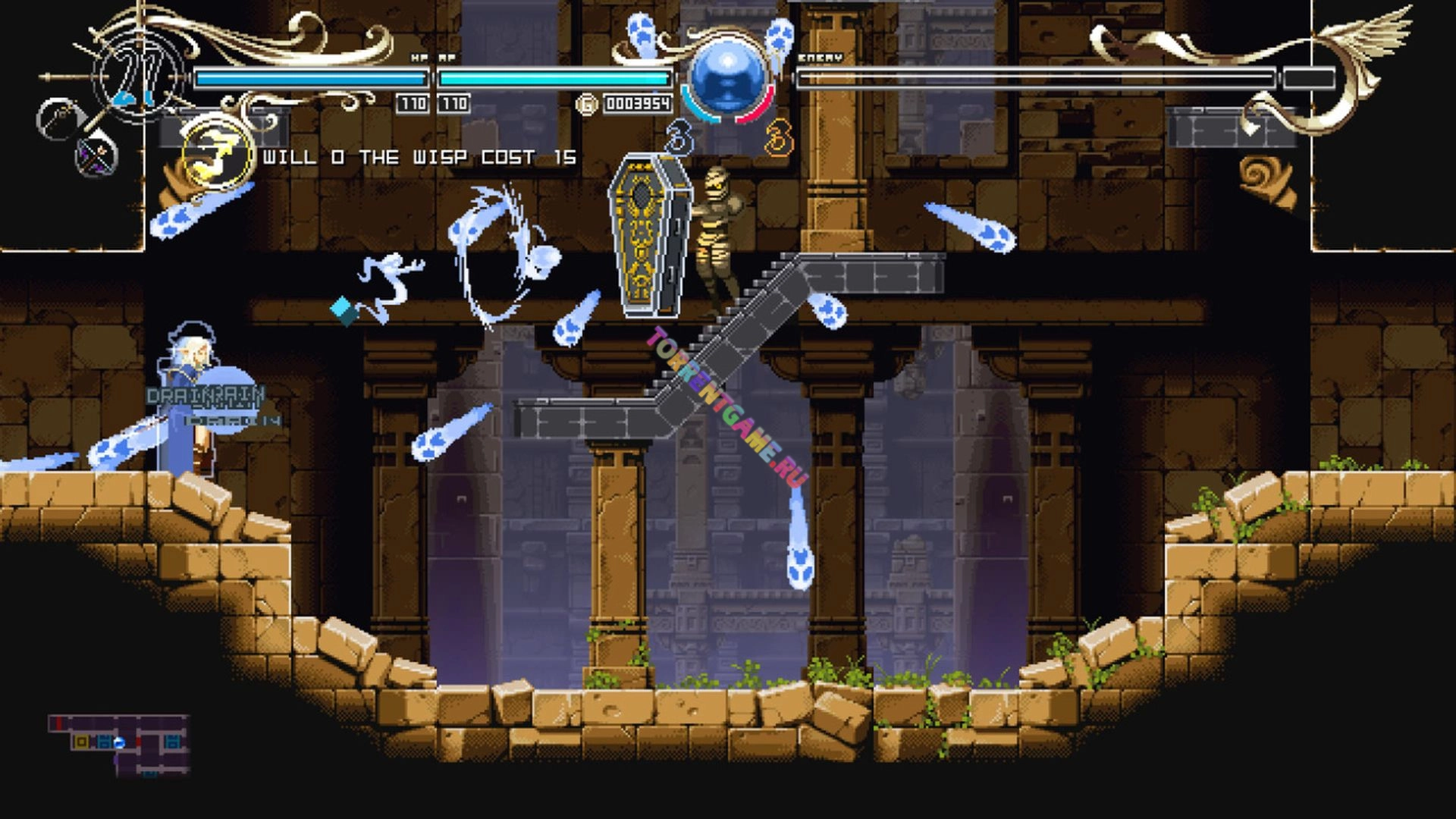Open the dungeon minimap
This screenshot has width=1456, height=819.
120,745
